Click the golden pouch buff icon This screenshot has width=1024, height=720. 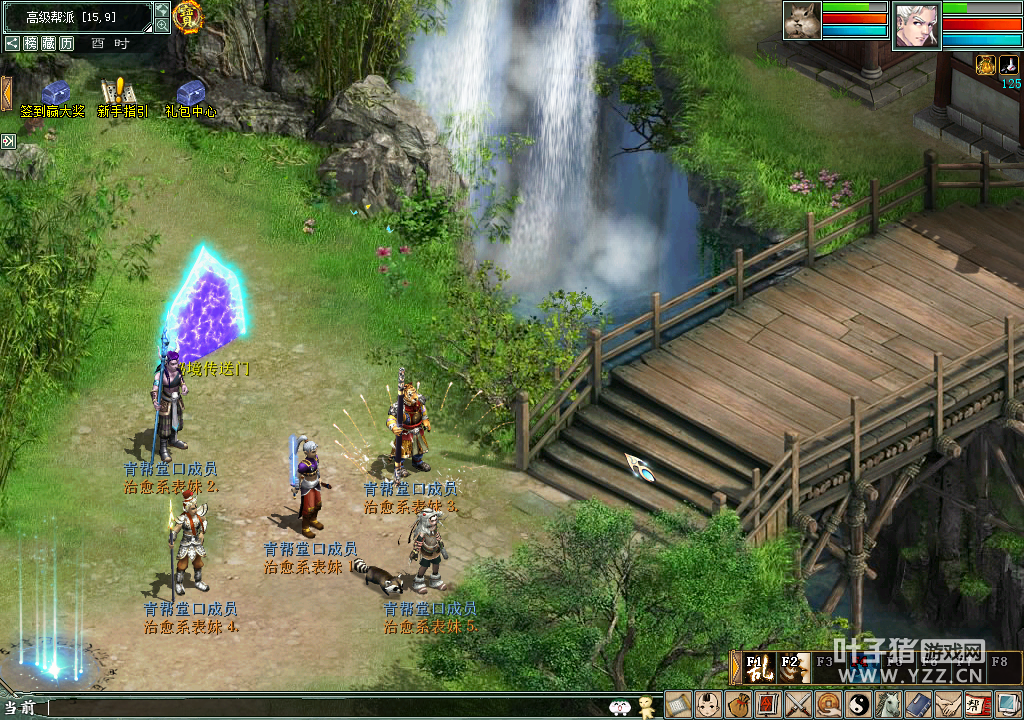pyautogui.click(x=986, y=64)
